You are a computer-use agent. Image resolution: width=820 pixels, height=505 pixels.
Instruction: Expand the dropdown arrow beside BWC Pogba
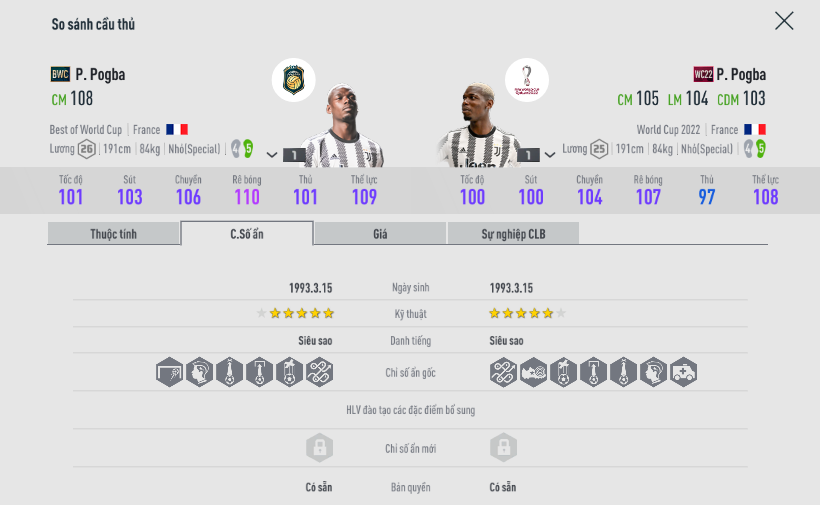(272, 155)
